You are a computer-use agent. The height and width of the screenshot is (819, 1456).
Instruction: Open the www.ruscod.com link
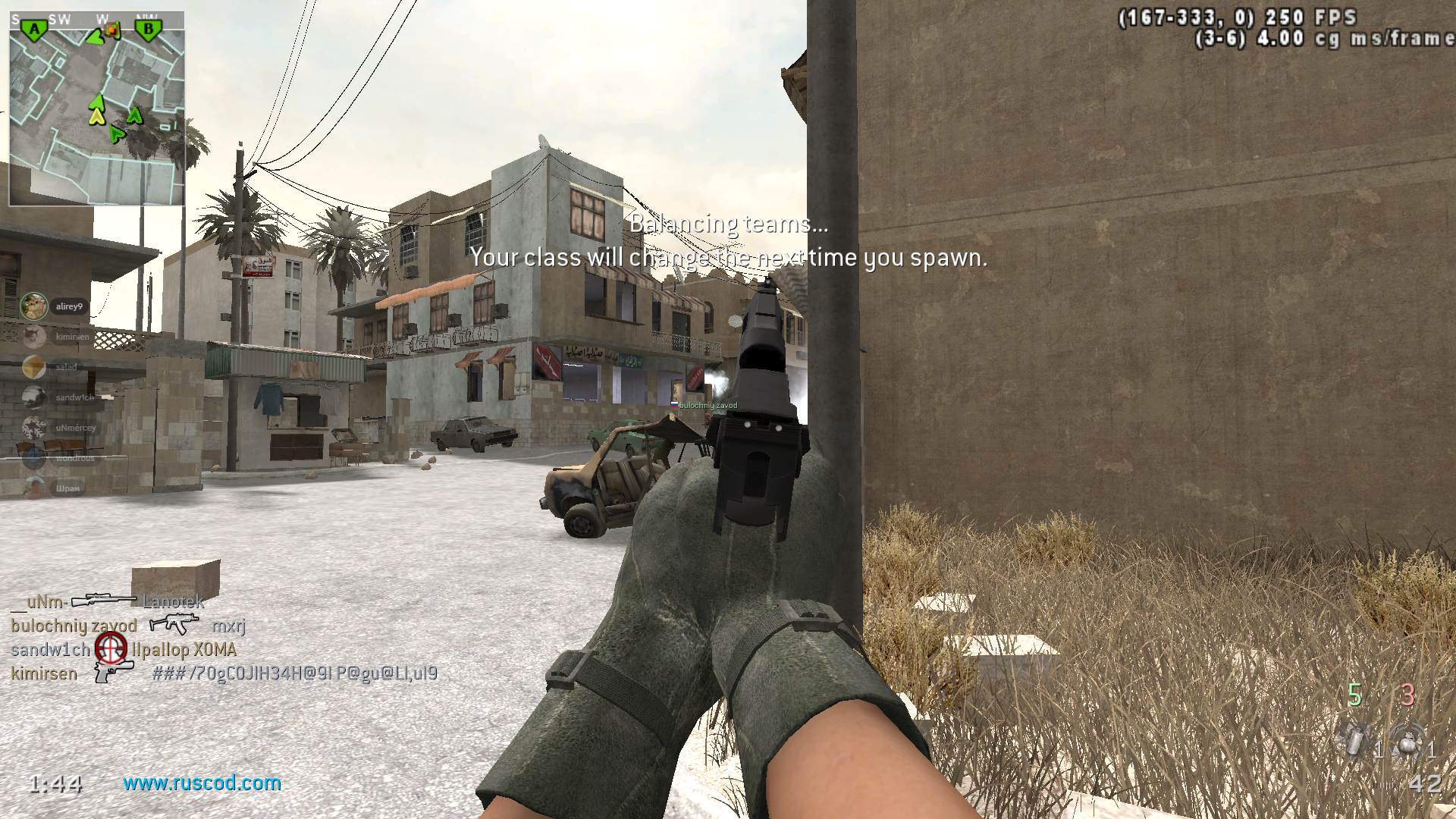202,783
